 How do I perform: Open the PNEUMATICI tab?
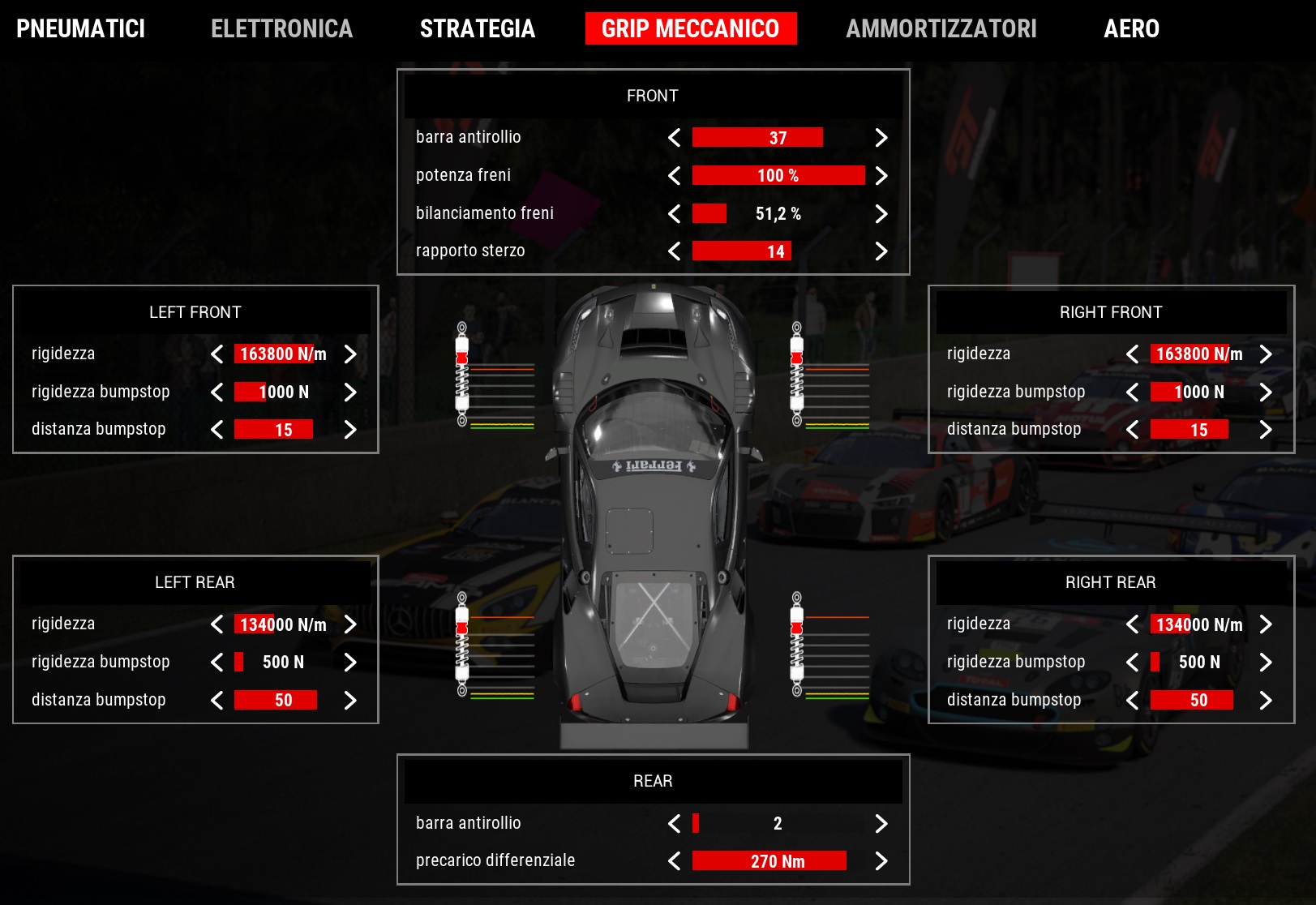click(80, 29)
